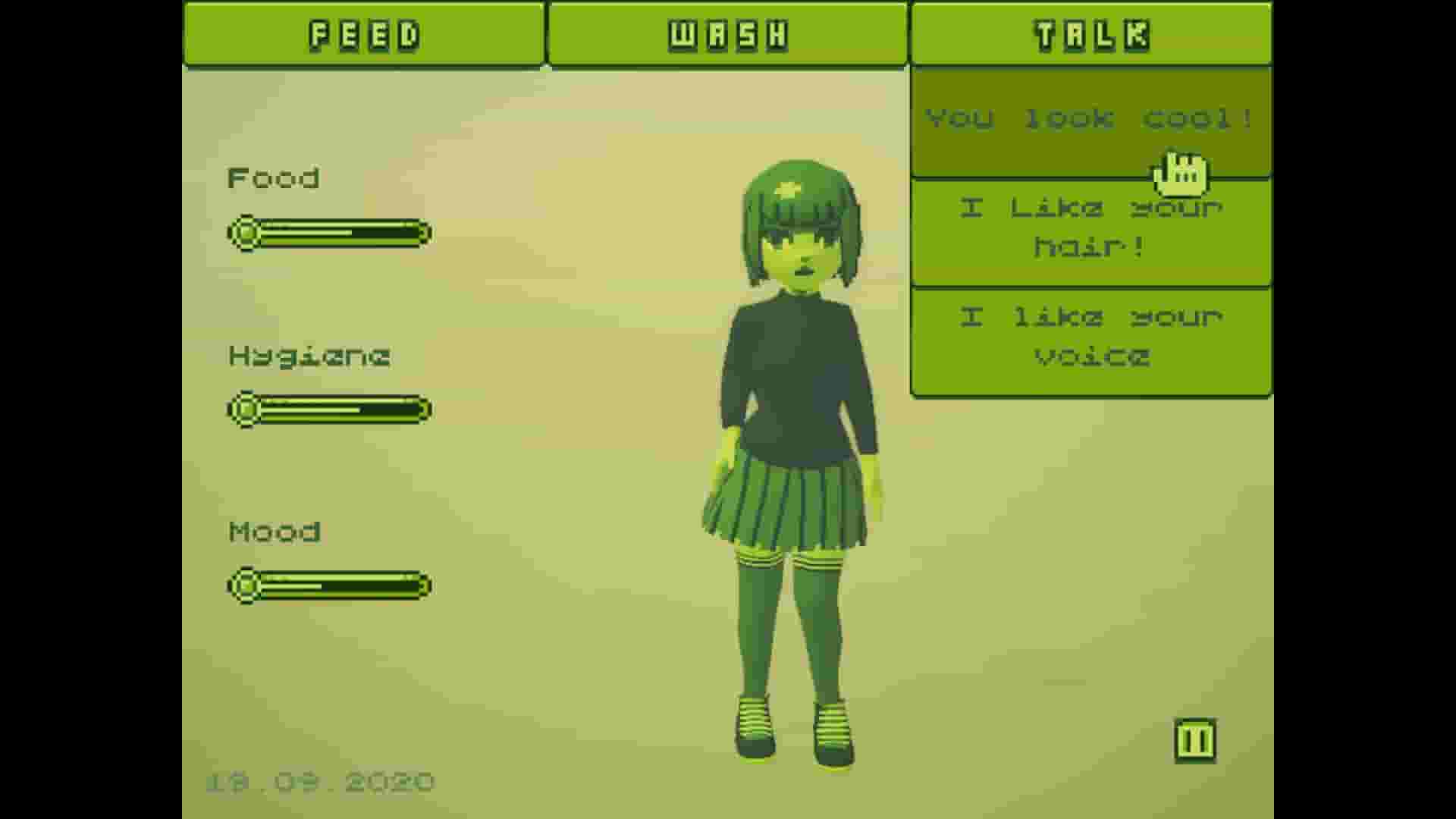Click the pixel hand cursor icon
Image resolution: width=1456 pixels, height=819 pixels.
point(1181,173)
